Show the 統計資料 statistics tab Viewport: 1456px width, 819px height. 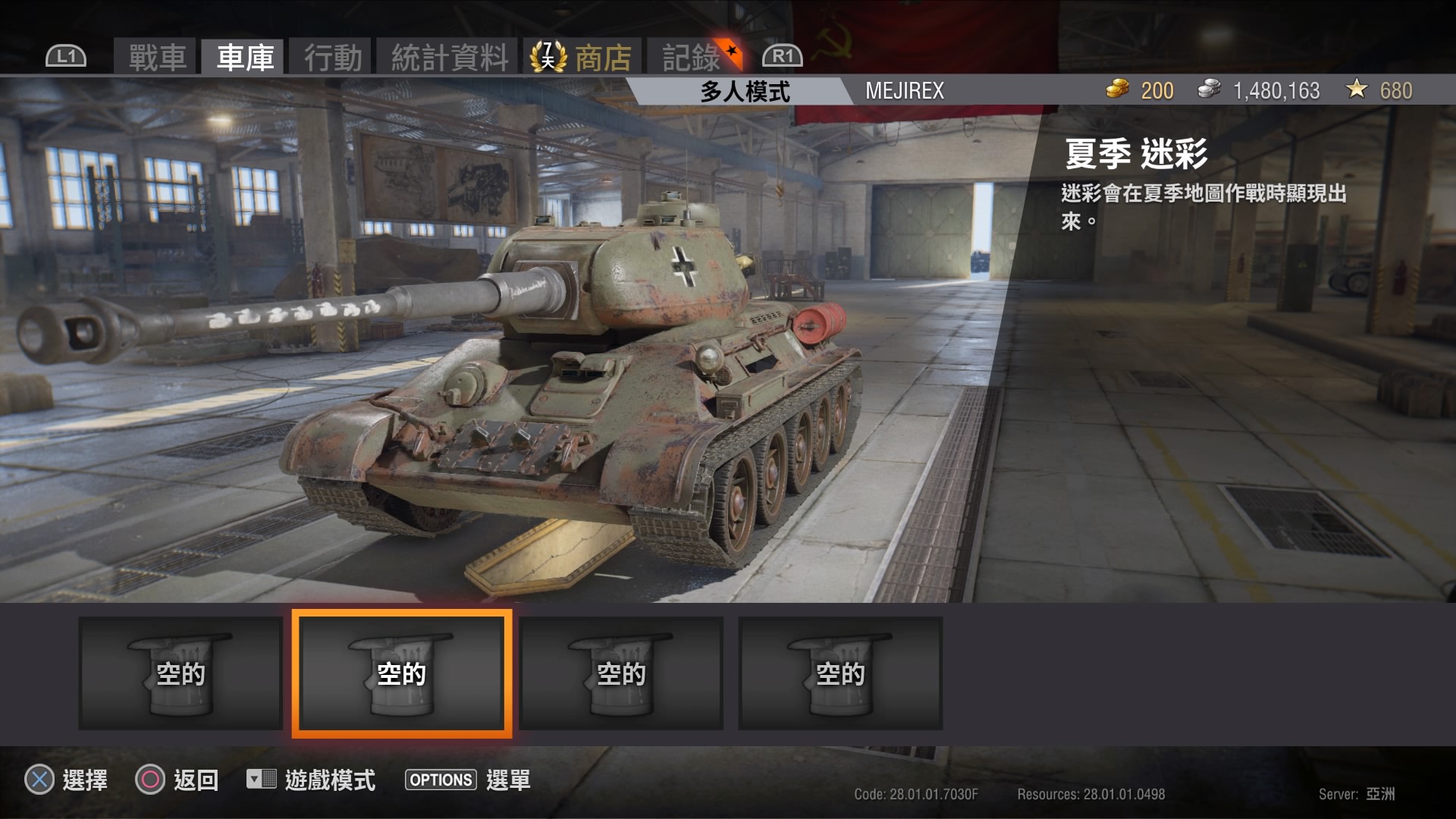click(x=449, y=57)
